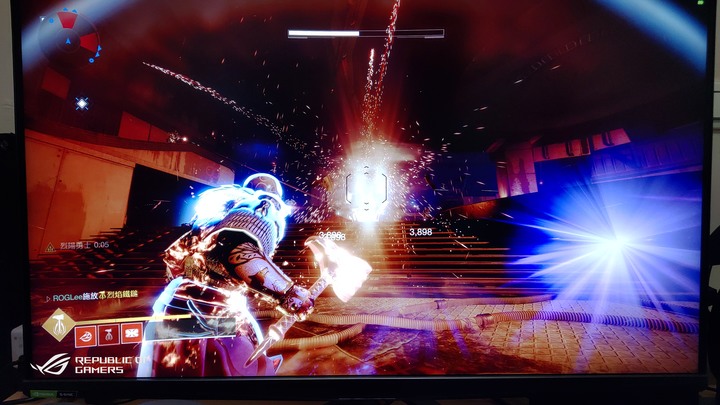This screenshot has height=405, width=720.
Task: Use the throwing hammer melee icon
Action: [109, 335]
